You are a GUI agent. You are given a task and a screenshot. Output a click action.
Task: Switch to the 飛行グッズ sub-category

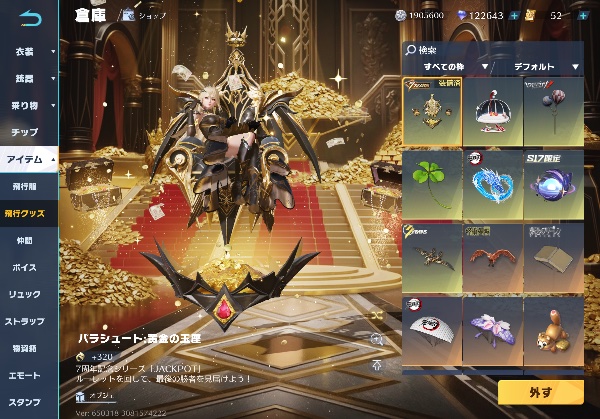27,213
